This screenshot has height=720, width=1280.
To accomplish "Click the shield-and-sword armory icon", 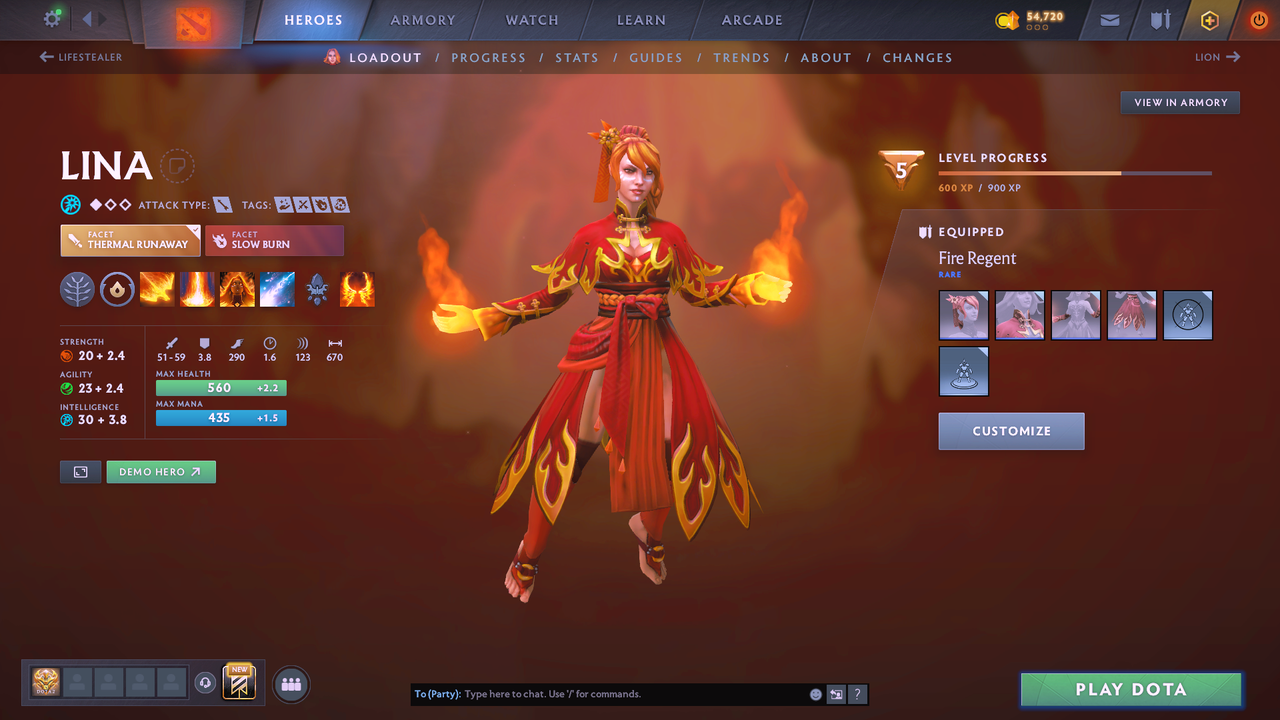I will point(1159,19).
